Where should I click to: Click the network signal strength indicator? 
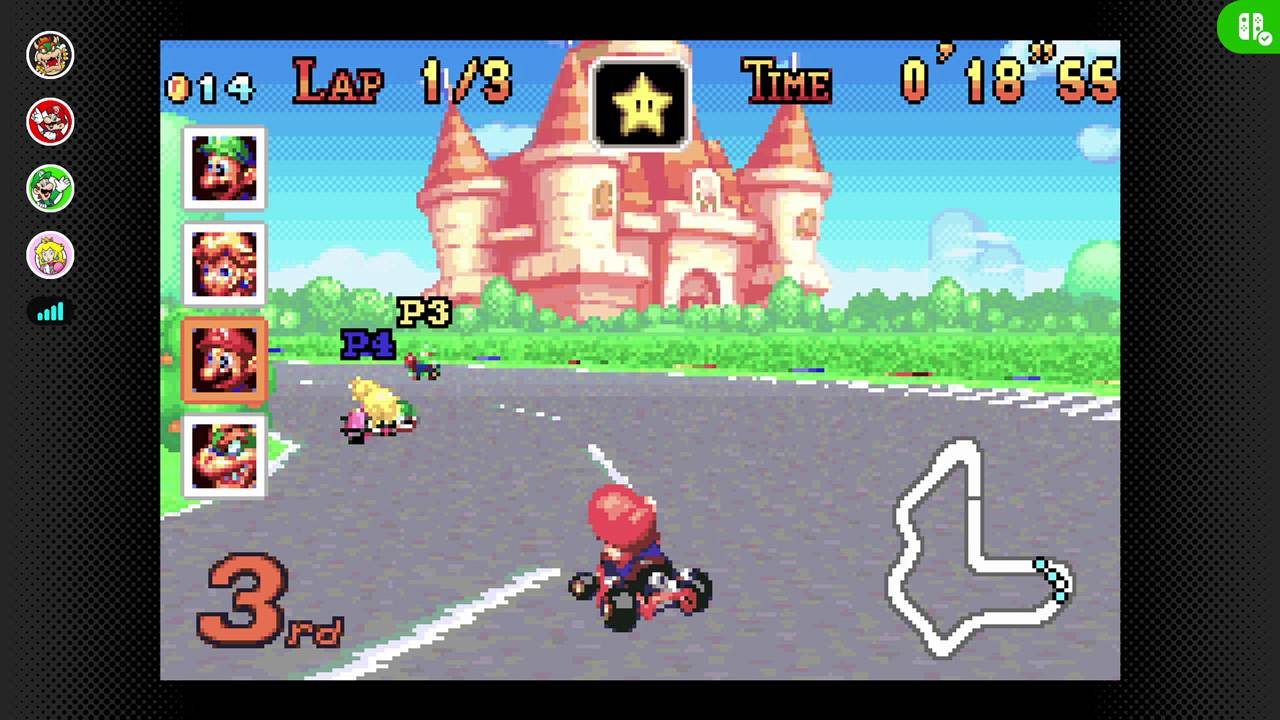tap(50, 312)
